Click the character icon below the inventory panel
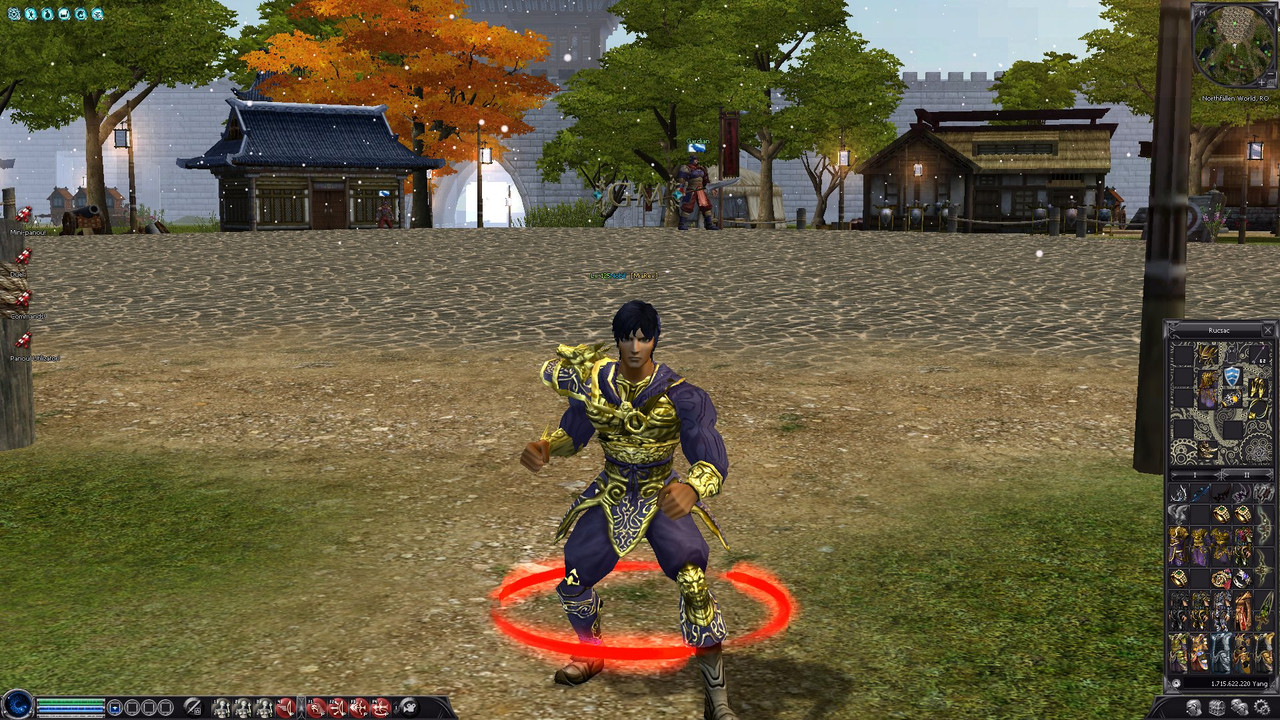This screenshot has height=720, width=1280. pyautogui.click(x=1194, y=707)
